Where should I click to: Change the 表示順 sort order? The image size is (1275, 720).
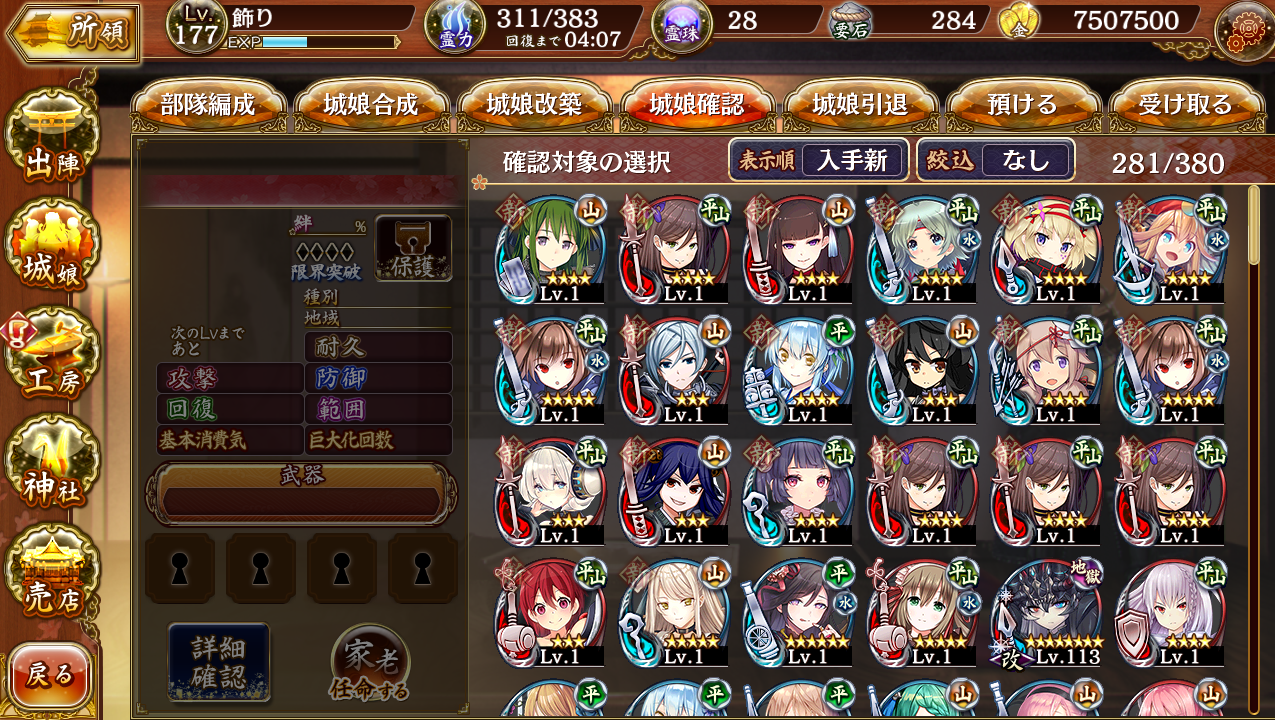[818, 160]
